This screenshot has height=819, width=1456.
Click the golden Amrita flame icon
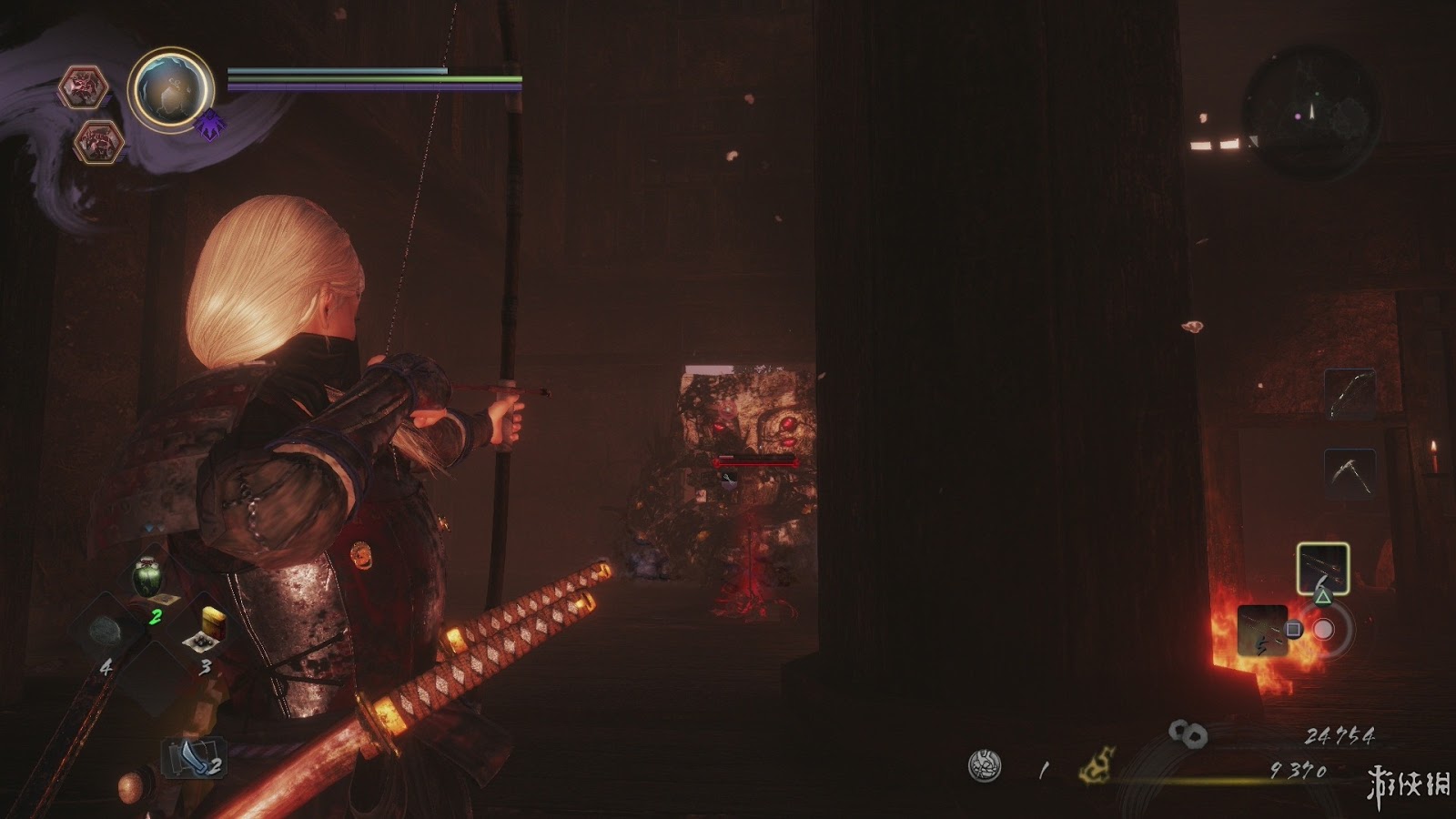(x=1097, y=765)
